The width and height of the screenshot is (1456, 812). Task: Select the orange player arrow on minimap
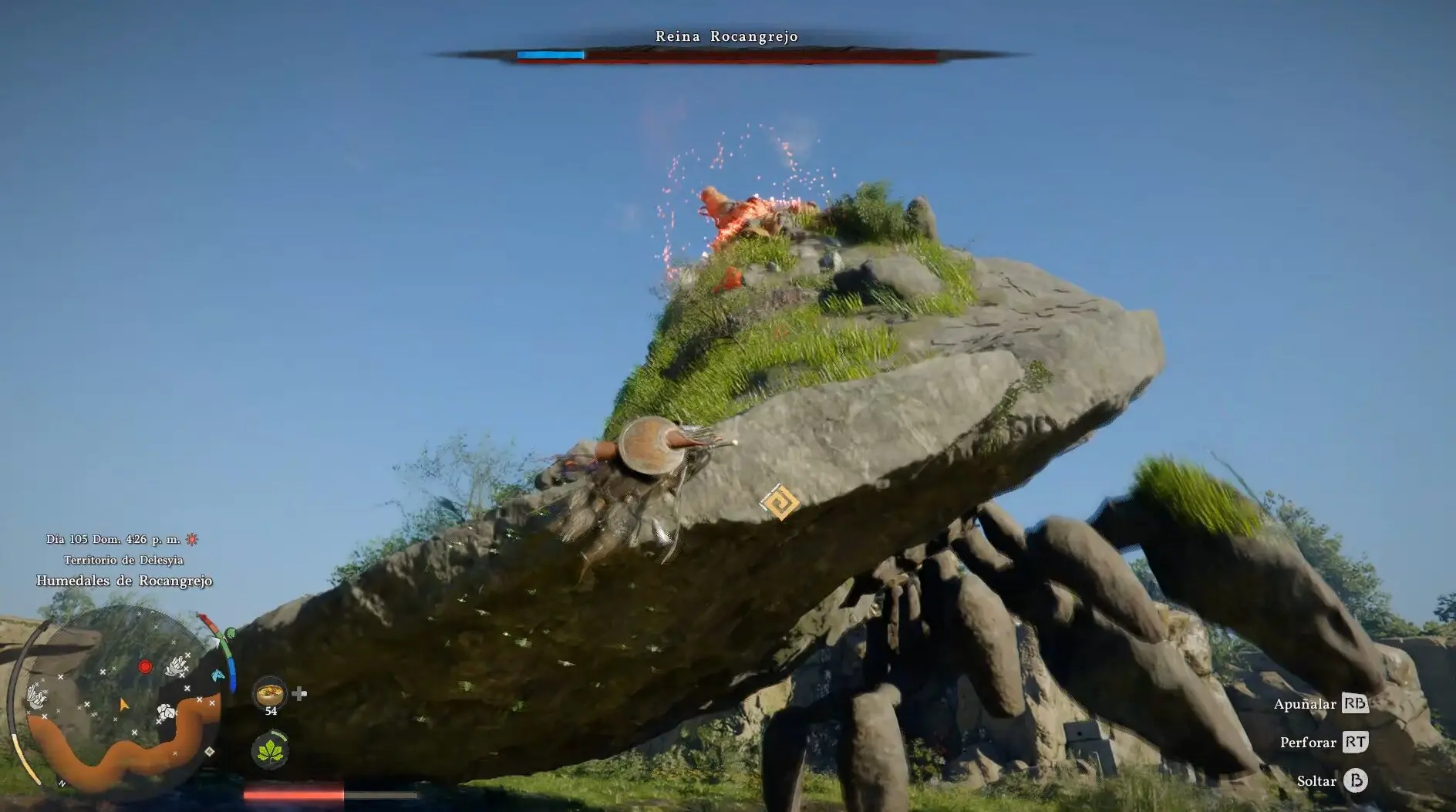(123, 704)
